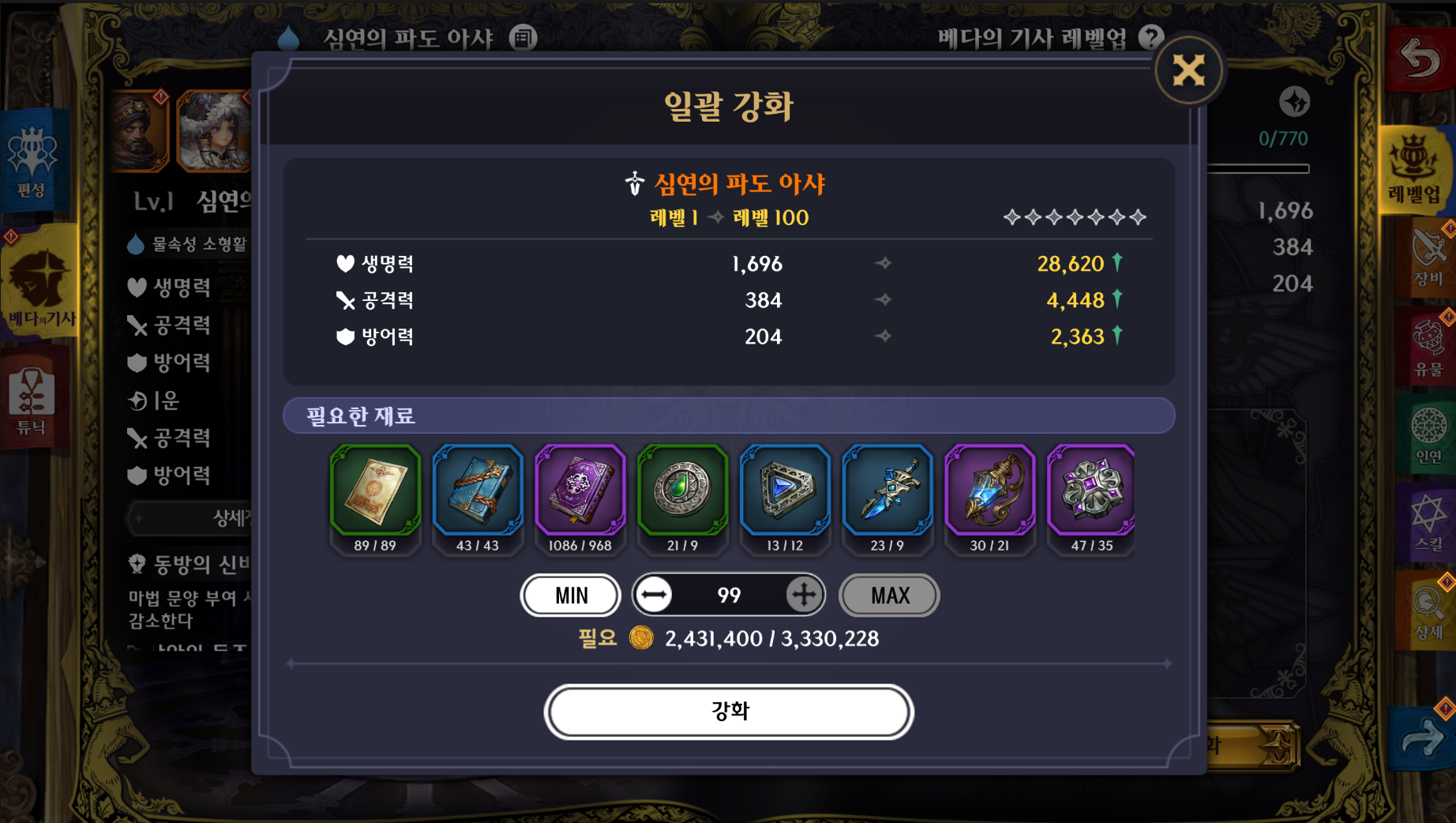Select the green scroll material slot
1456x823 pixels.
click(x=375, y=491)
